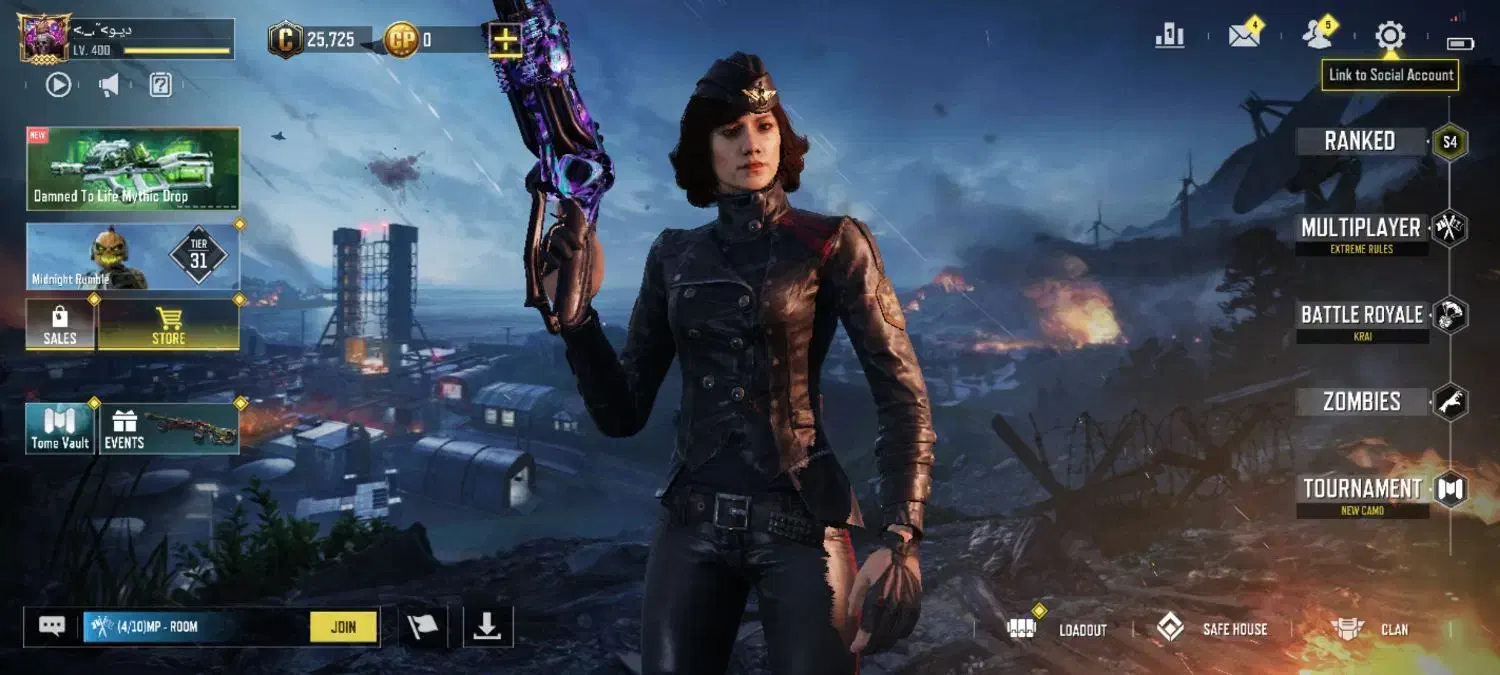Open the Sales shop
1500x675 pixels.
point(60,325)
